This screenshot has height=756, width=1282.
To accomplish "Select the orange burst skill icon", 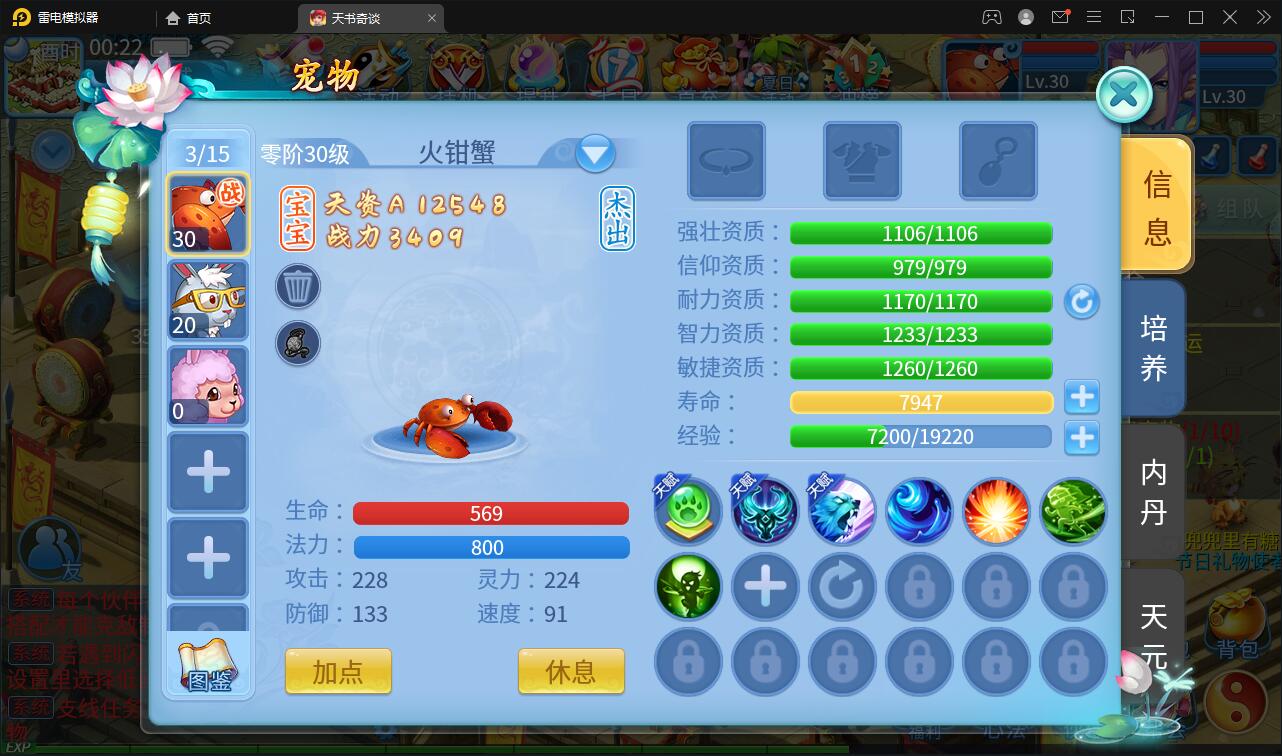I will click(996, 510).
